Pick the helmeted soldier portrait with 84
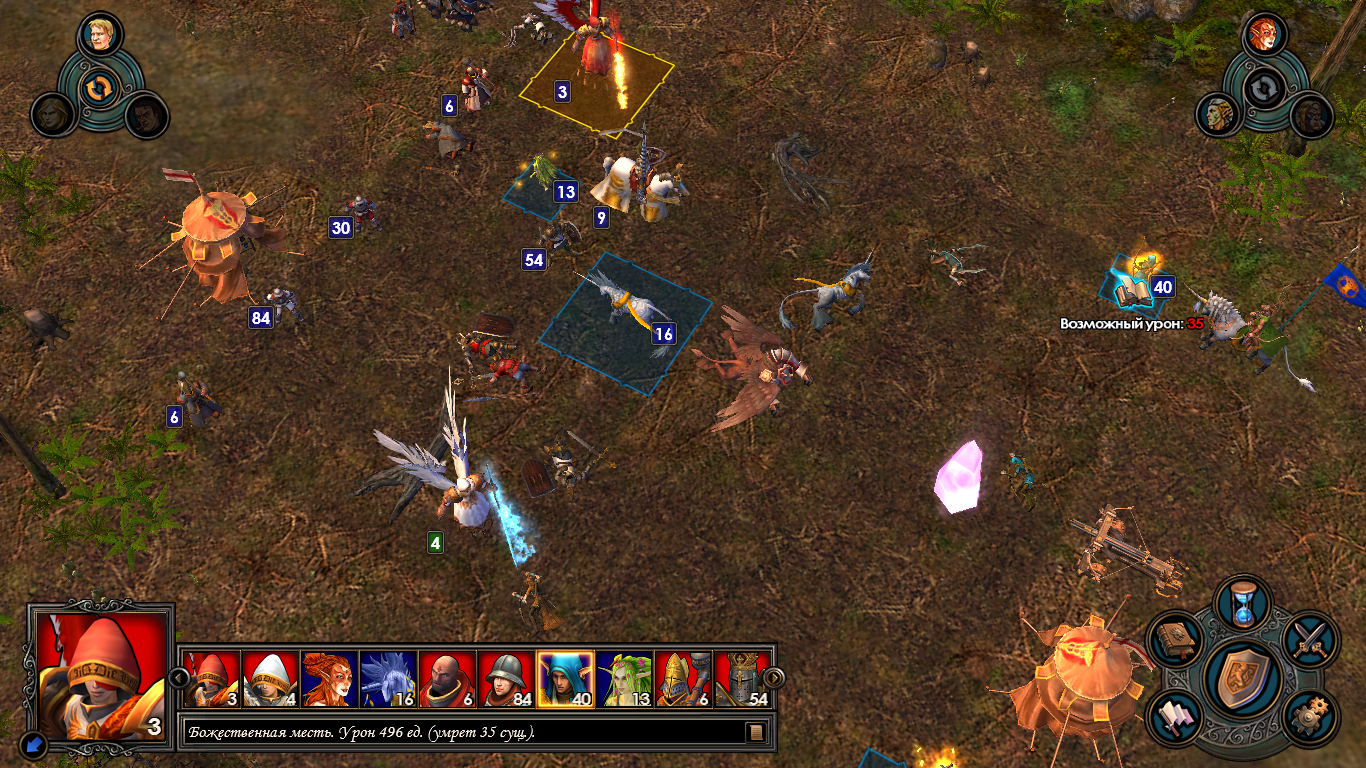1366x768 pixels. point(507,679)
